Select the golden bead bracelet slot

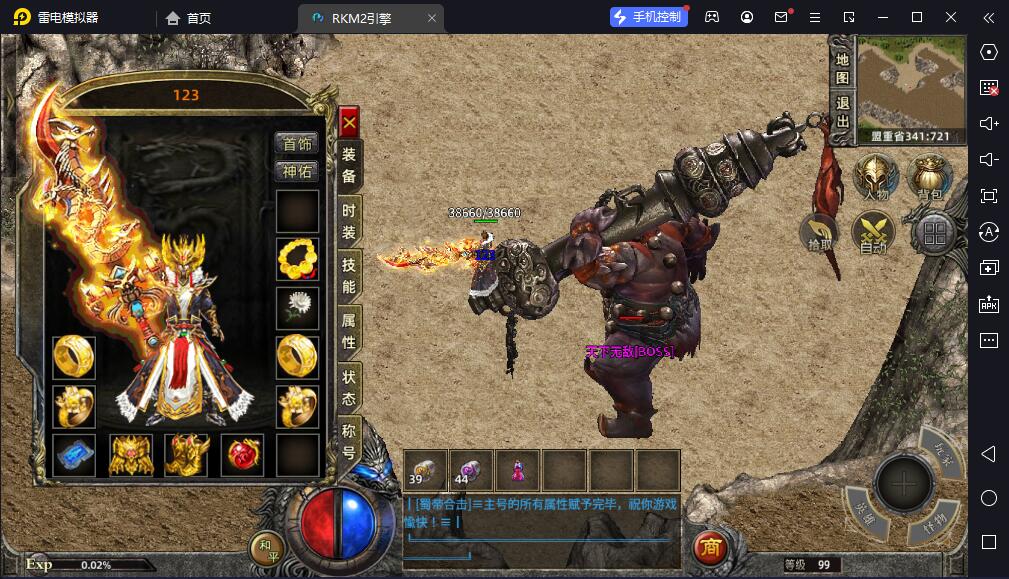(x=297, y=260)
